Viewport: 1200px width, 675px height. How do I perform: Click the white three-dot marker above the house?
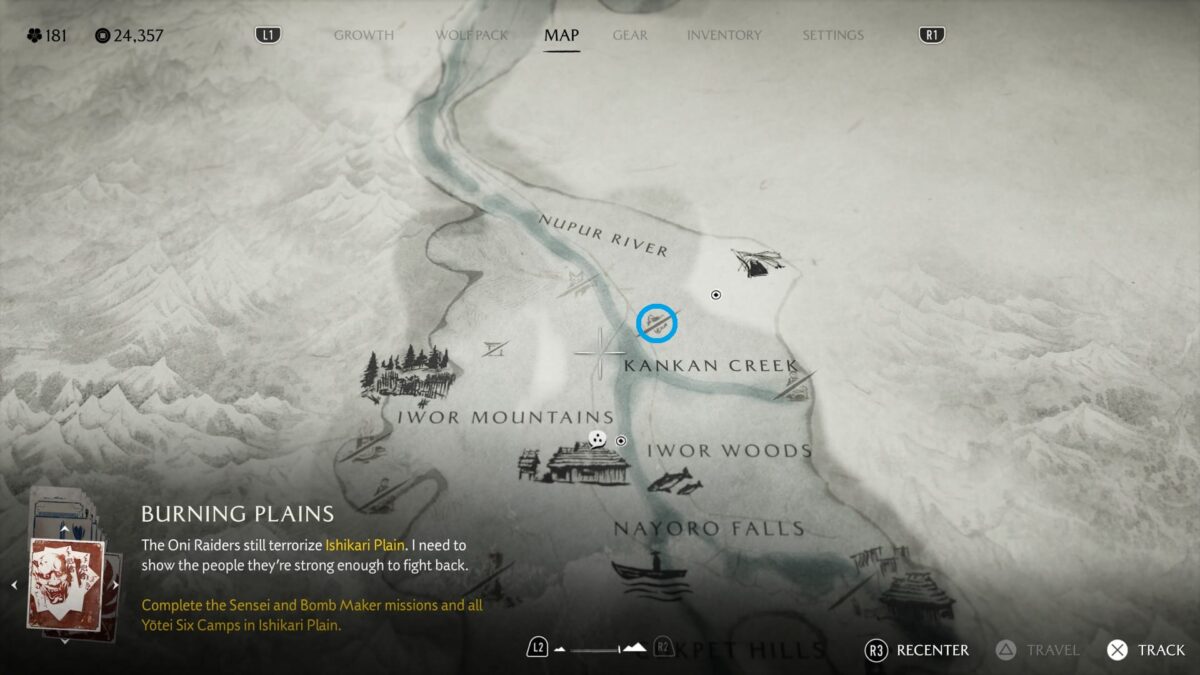pyautogui.click(x=598, y=438)
